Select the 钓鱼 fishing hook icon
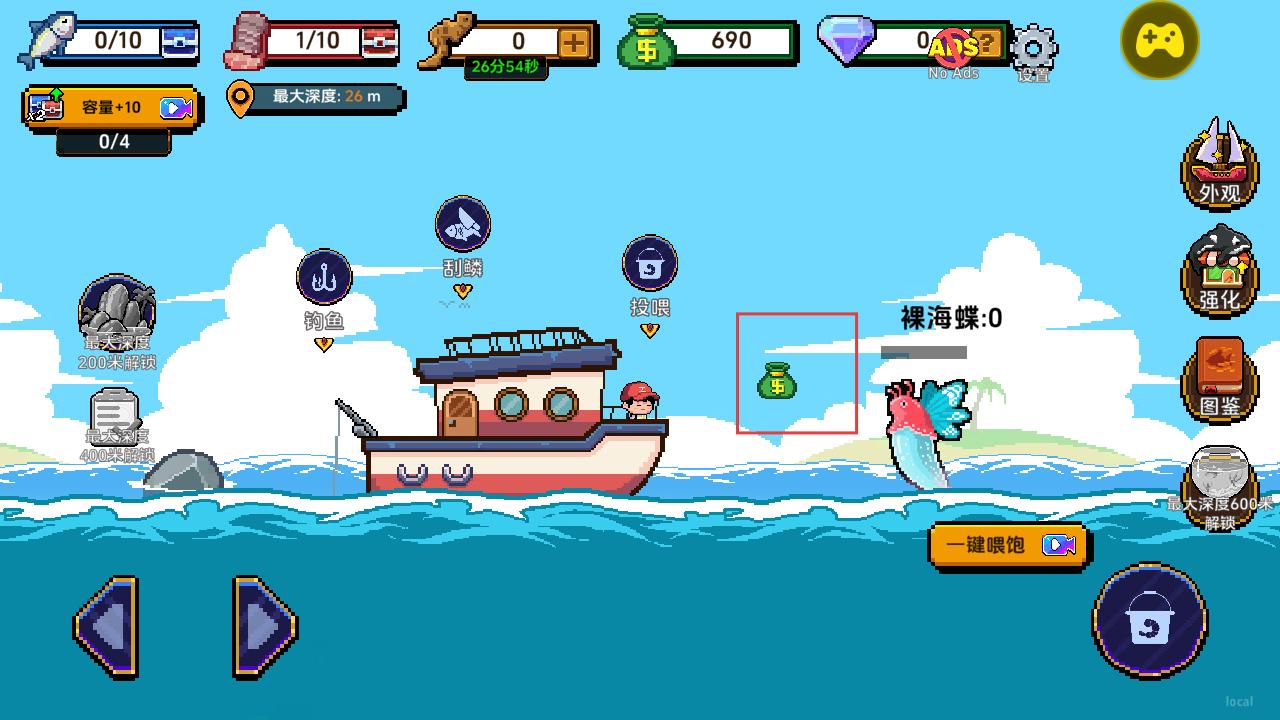 (324, 277)
